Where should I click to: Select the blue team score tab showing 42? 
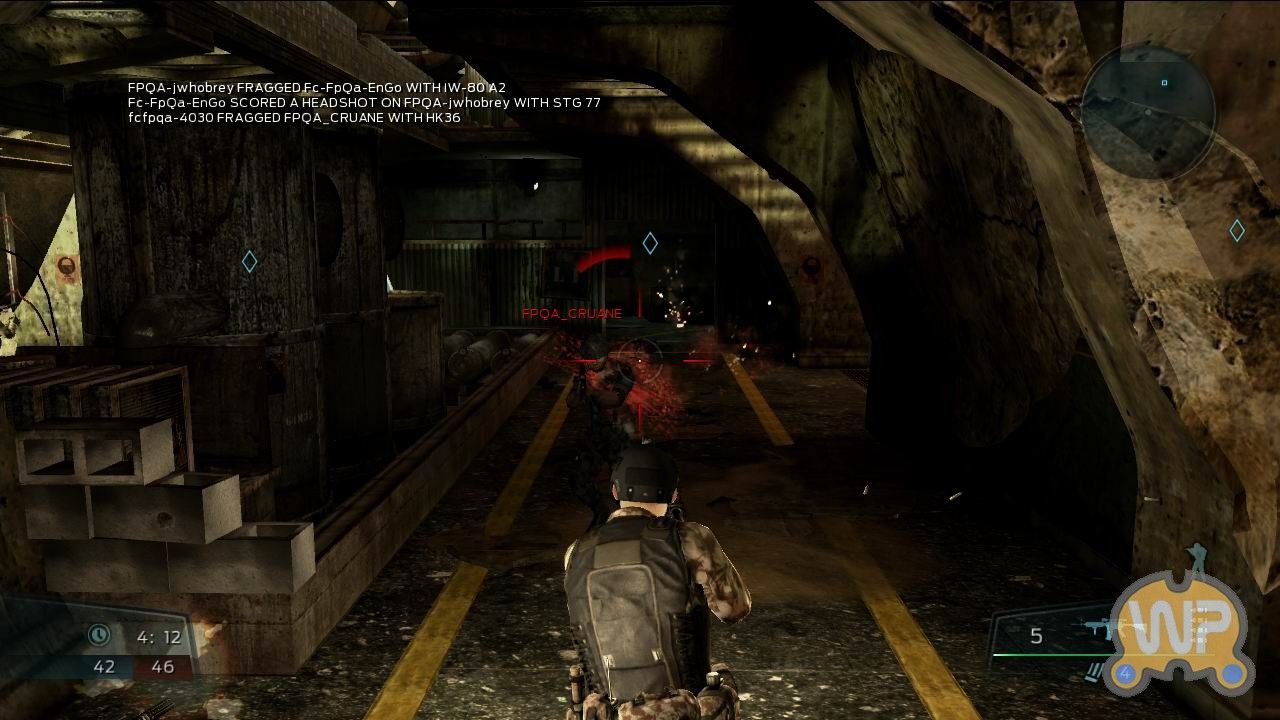point(103,665)
